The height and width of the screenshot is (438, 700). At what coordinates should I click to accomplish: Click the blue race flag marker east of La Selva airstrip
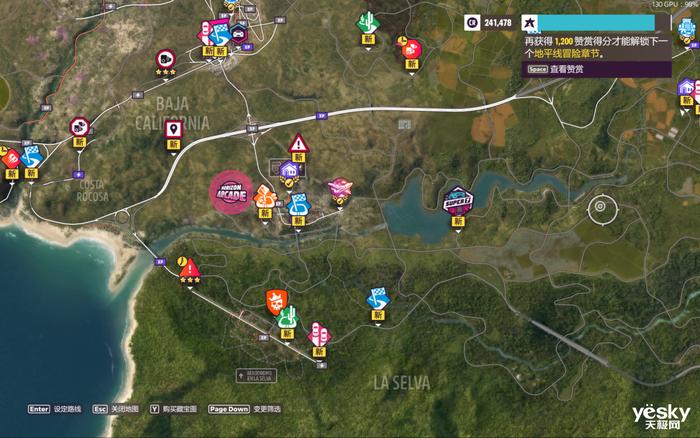[378, 297]
